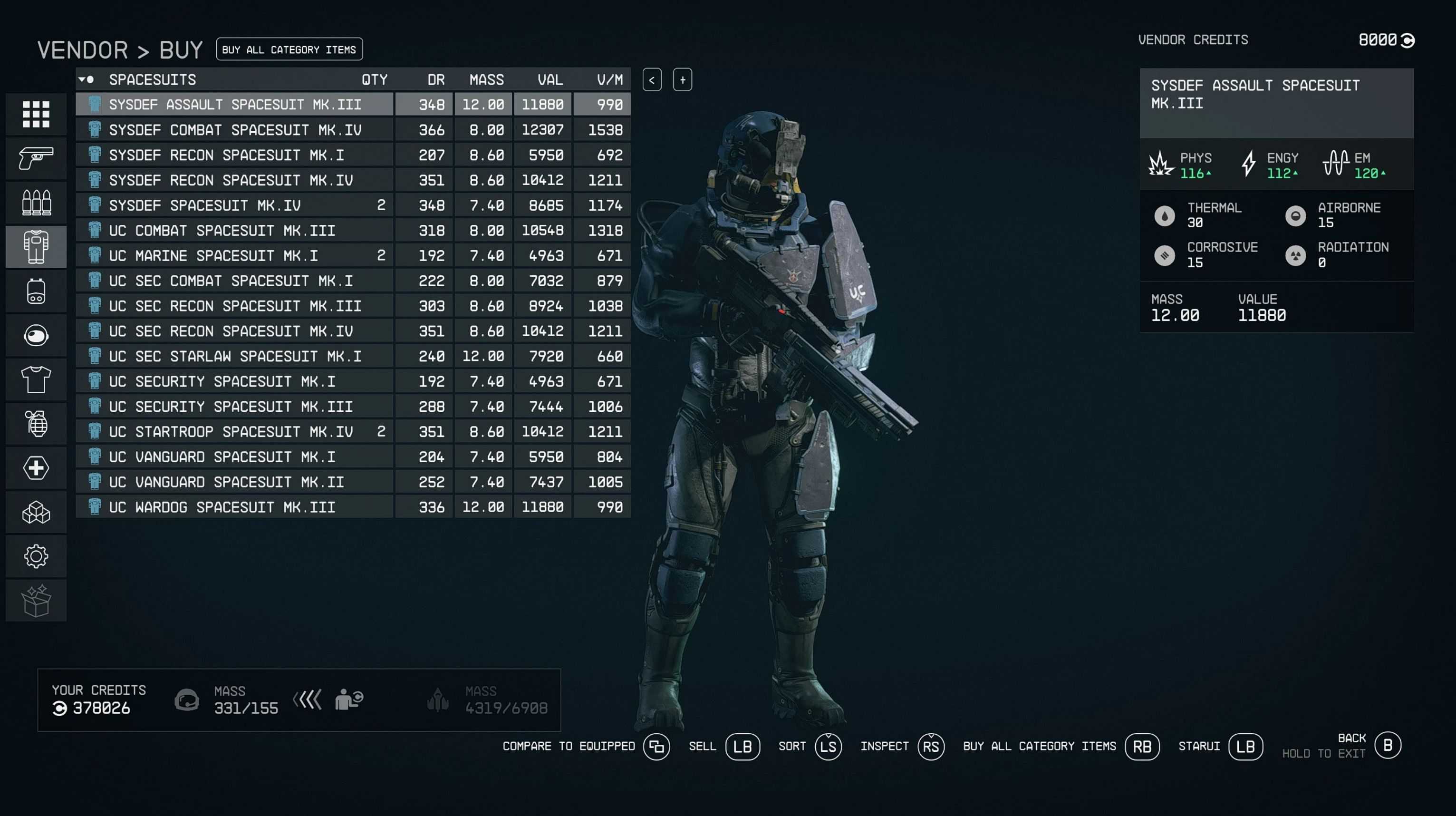The height and width of the screenshot is (816, 1456).
Task: Sort spacesuits by the DR column header
Action: [435, 80]
